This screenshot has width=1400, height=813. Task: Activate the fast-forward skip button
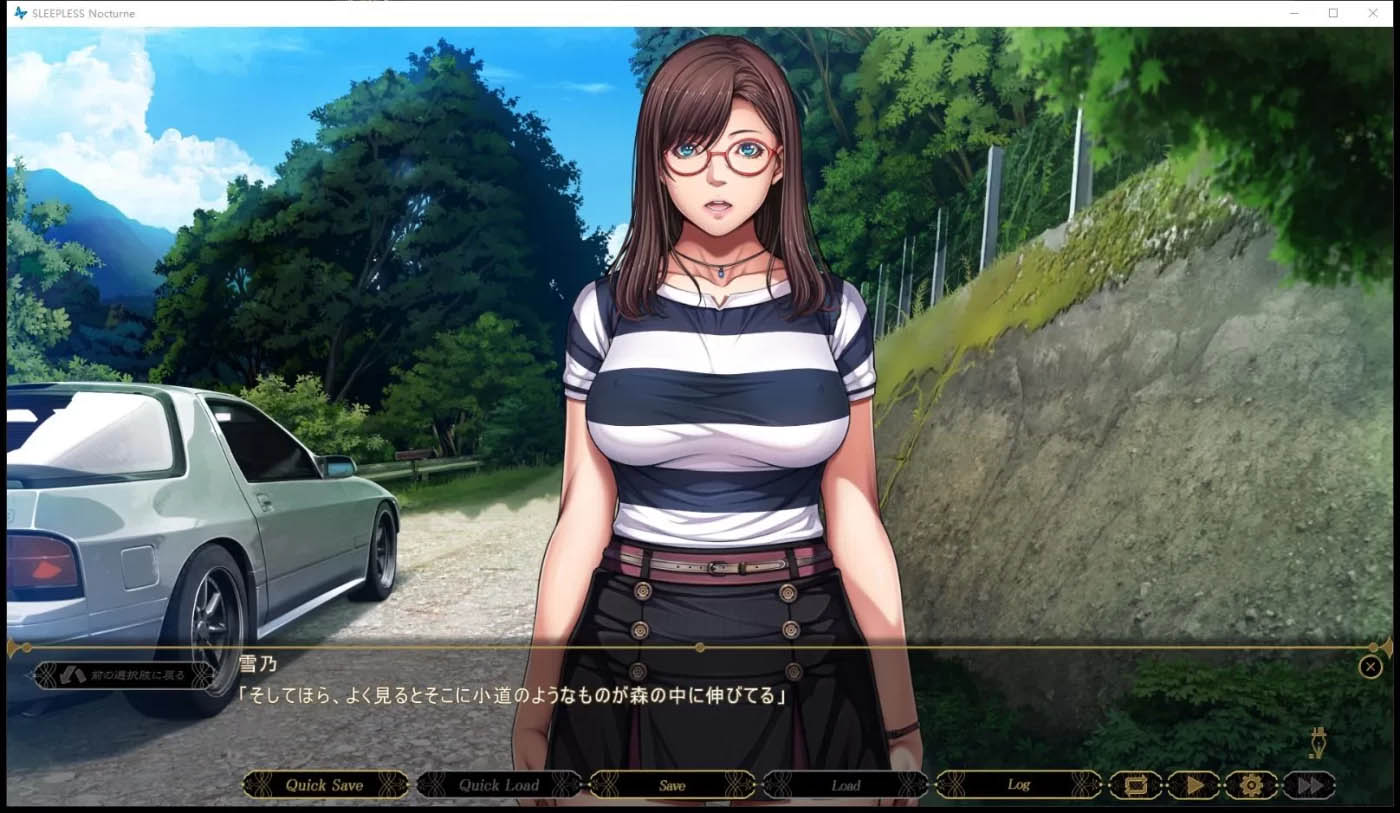click(1308, 785)
